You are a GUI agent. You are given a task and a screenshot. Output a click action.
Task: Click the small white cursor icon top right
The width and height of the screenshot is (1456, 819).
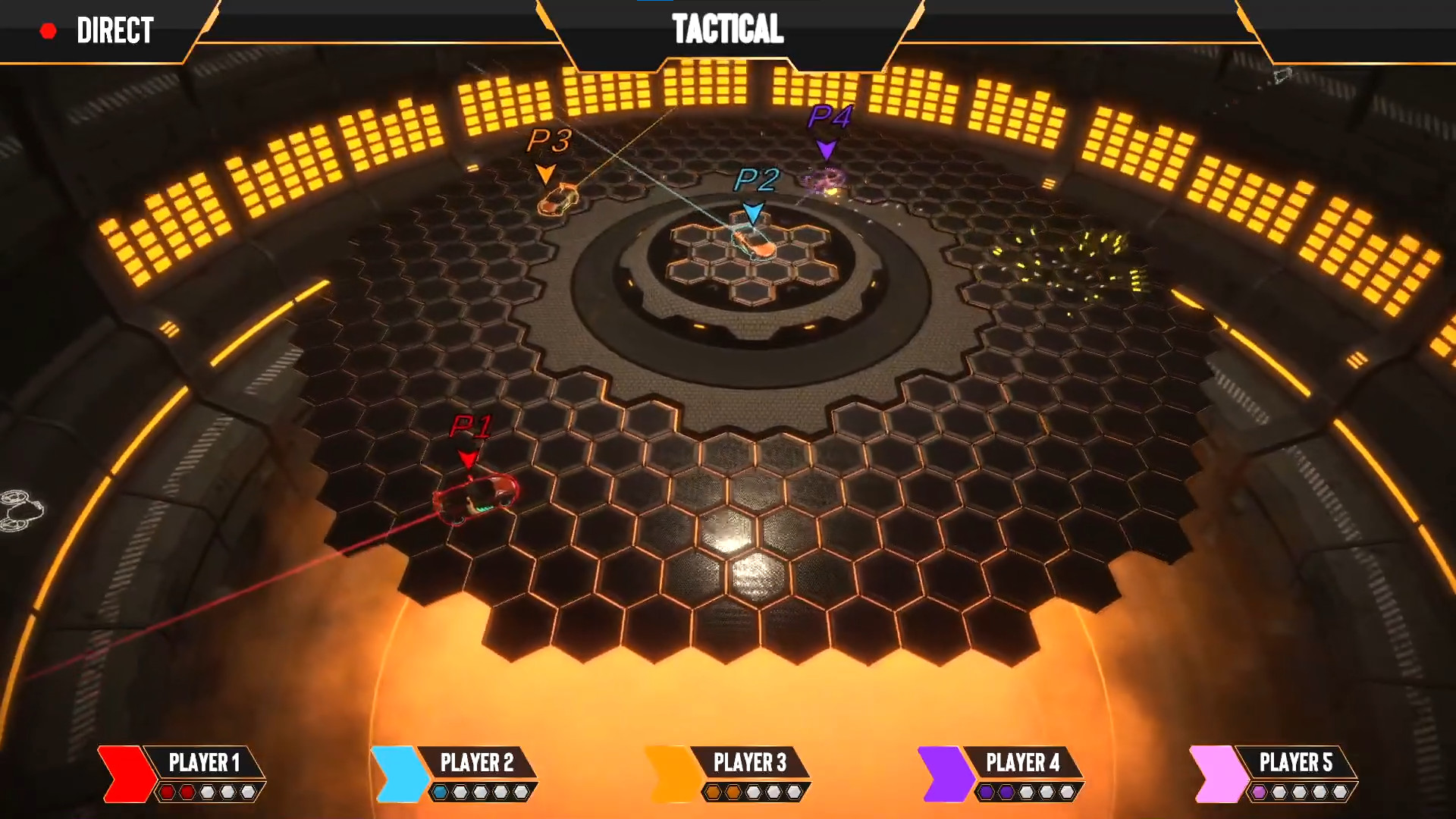click(x=1283, y=74)
